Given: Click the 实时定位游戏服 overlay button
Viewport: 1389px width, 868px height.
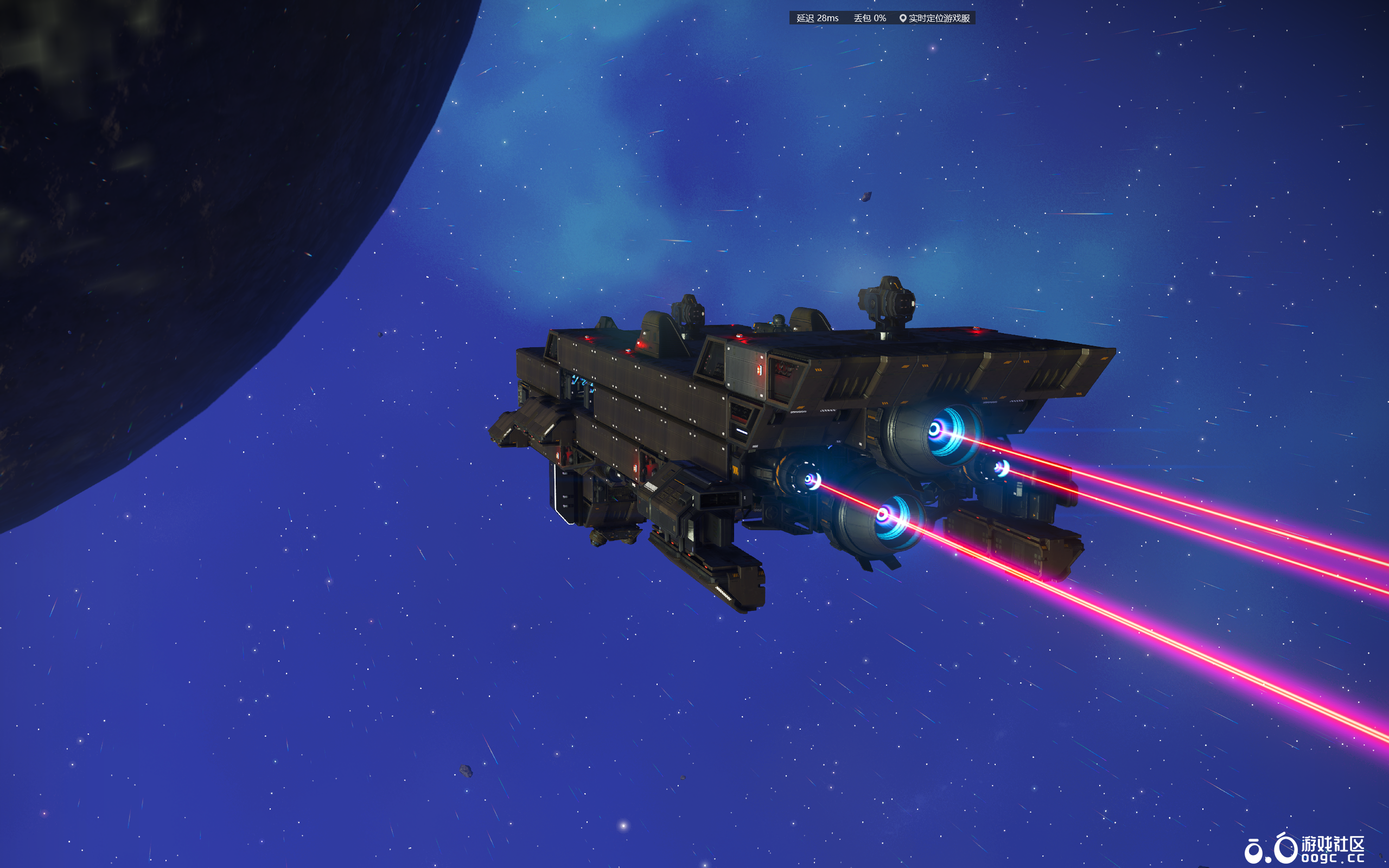Looking at the screenshot, I should click(934, 18).
